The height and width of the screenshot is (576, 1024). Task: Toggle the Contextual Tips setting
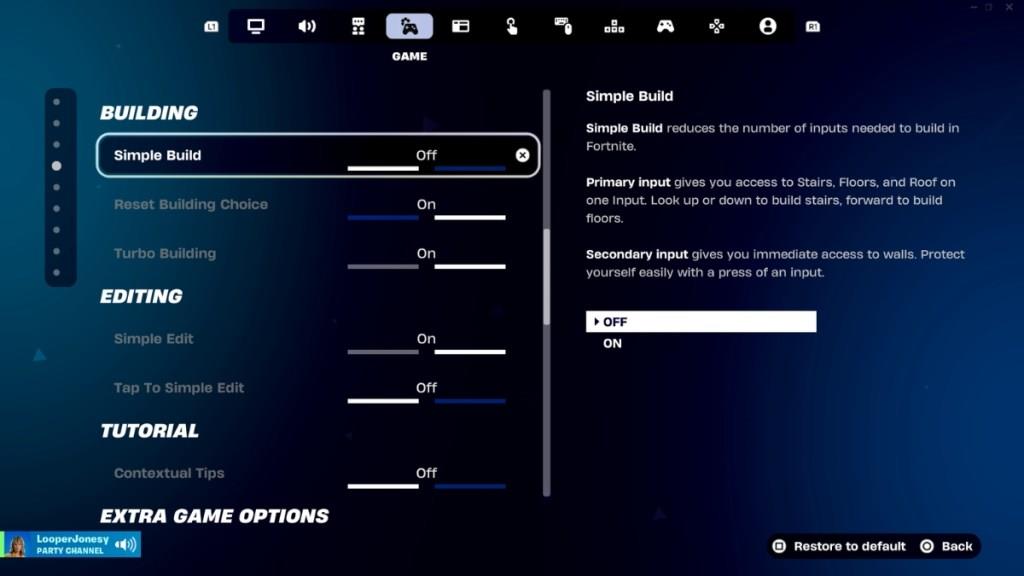(x=426, y=473)
